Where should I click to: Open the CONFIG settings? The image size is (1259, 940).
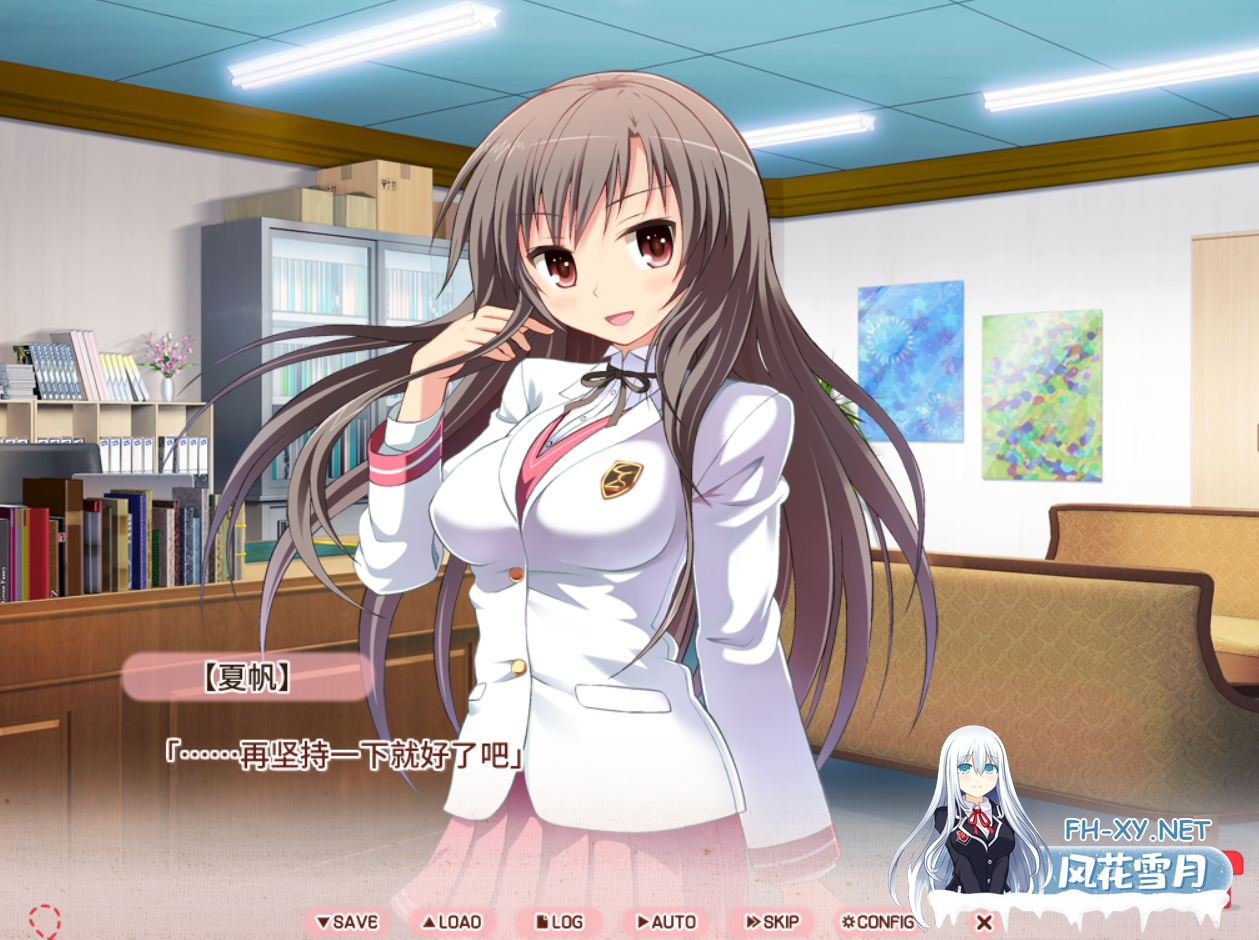(x=878, y=922)
